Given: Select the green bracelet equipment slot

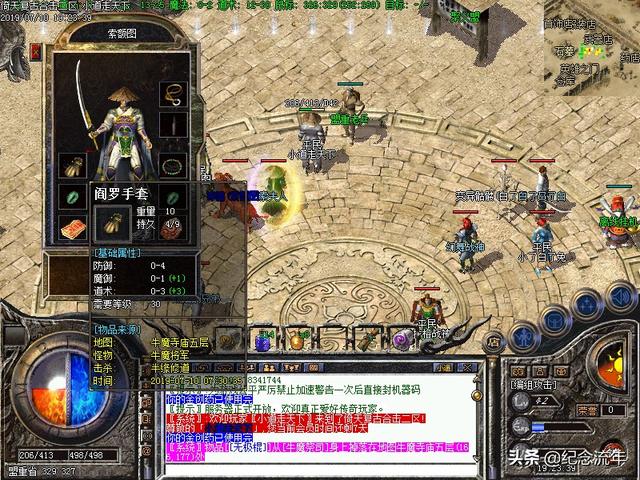Looking at the screenshot, I should tap(74, 197).
